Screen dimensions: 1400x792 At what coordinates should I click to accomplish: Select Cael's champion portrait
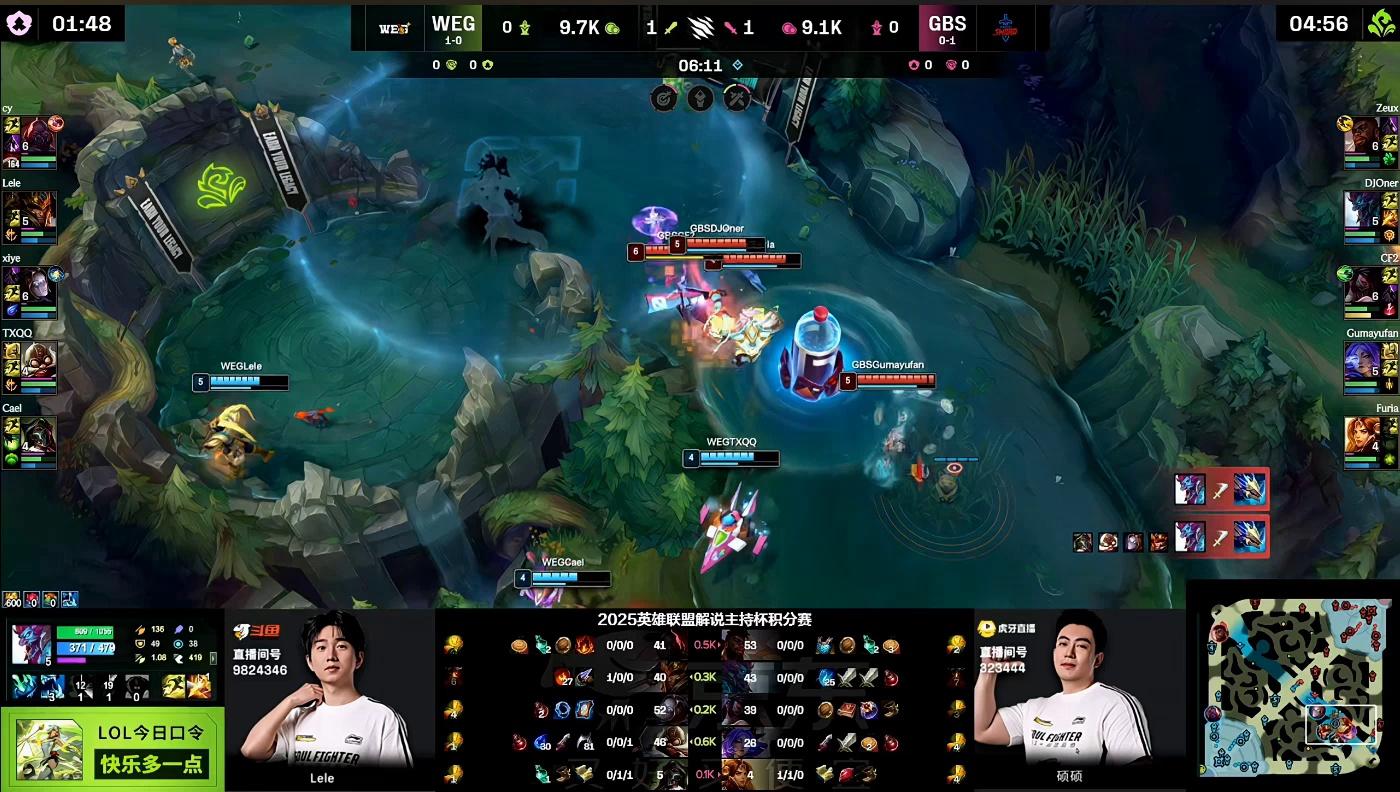(x=40, y=435)
